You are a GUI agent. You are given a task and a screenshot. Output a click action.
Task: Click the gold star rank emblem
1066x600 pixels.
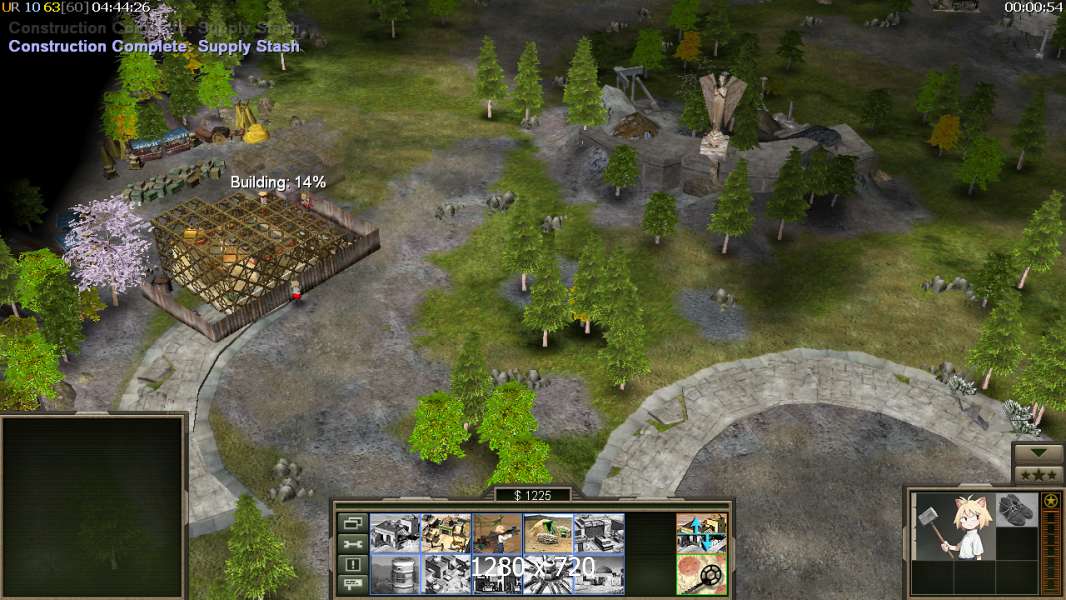(x=1051, y=501)
